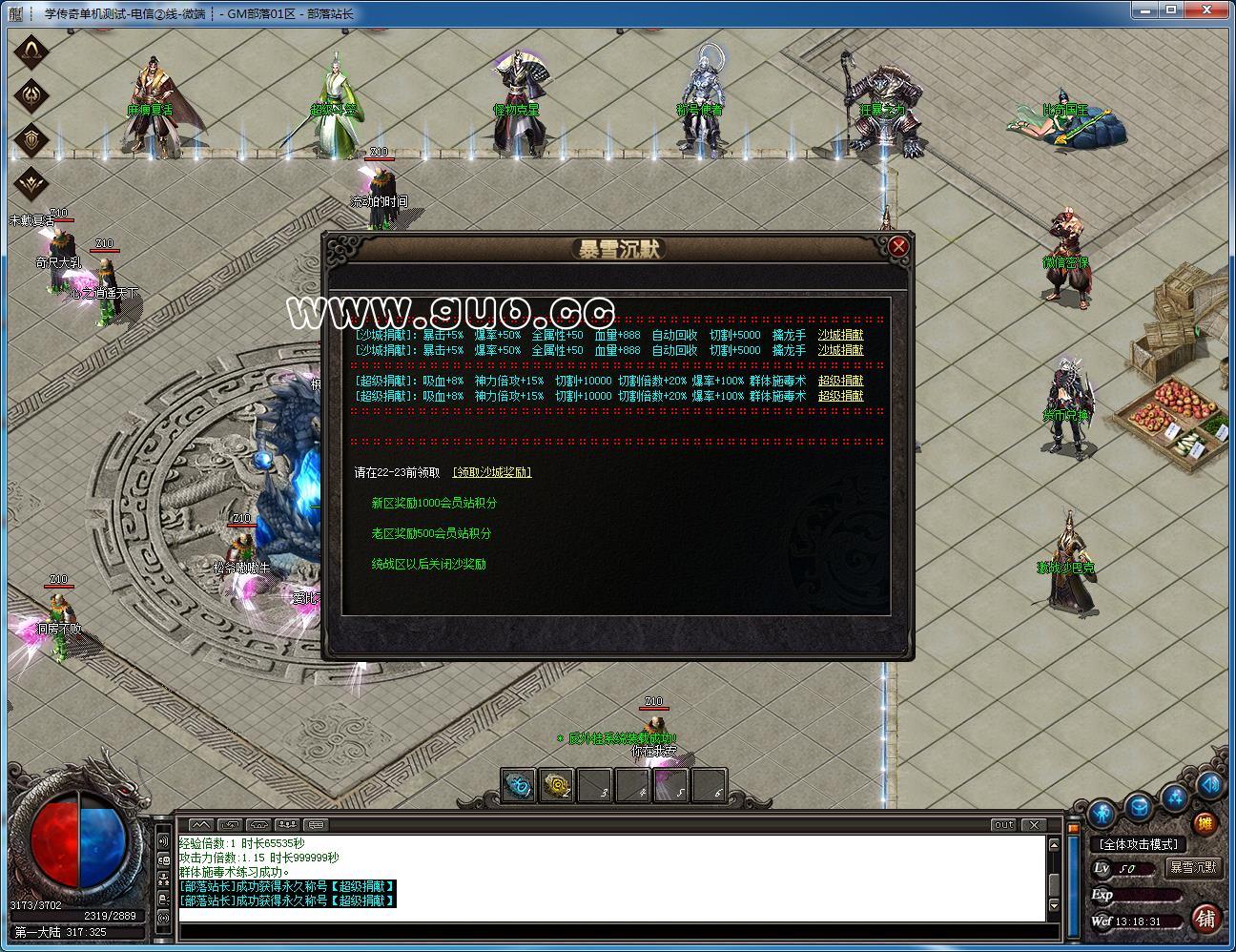Open the shield emblem diamond icon
This screenshot has width=1236, height=952.
click(32, 140)
